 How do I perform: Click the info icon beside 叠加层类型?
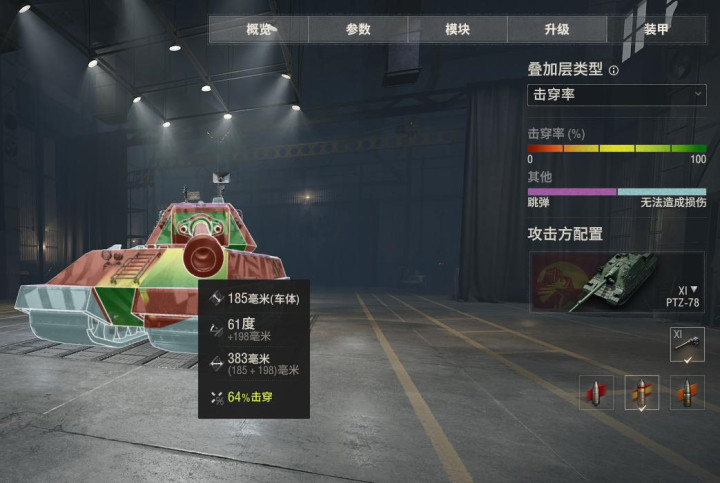pos(614,71)
